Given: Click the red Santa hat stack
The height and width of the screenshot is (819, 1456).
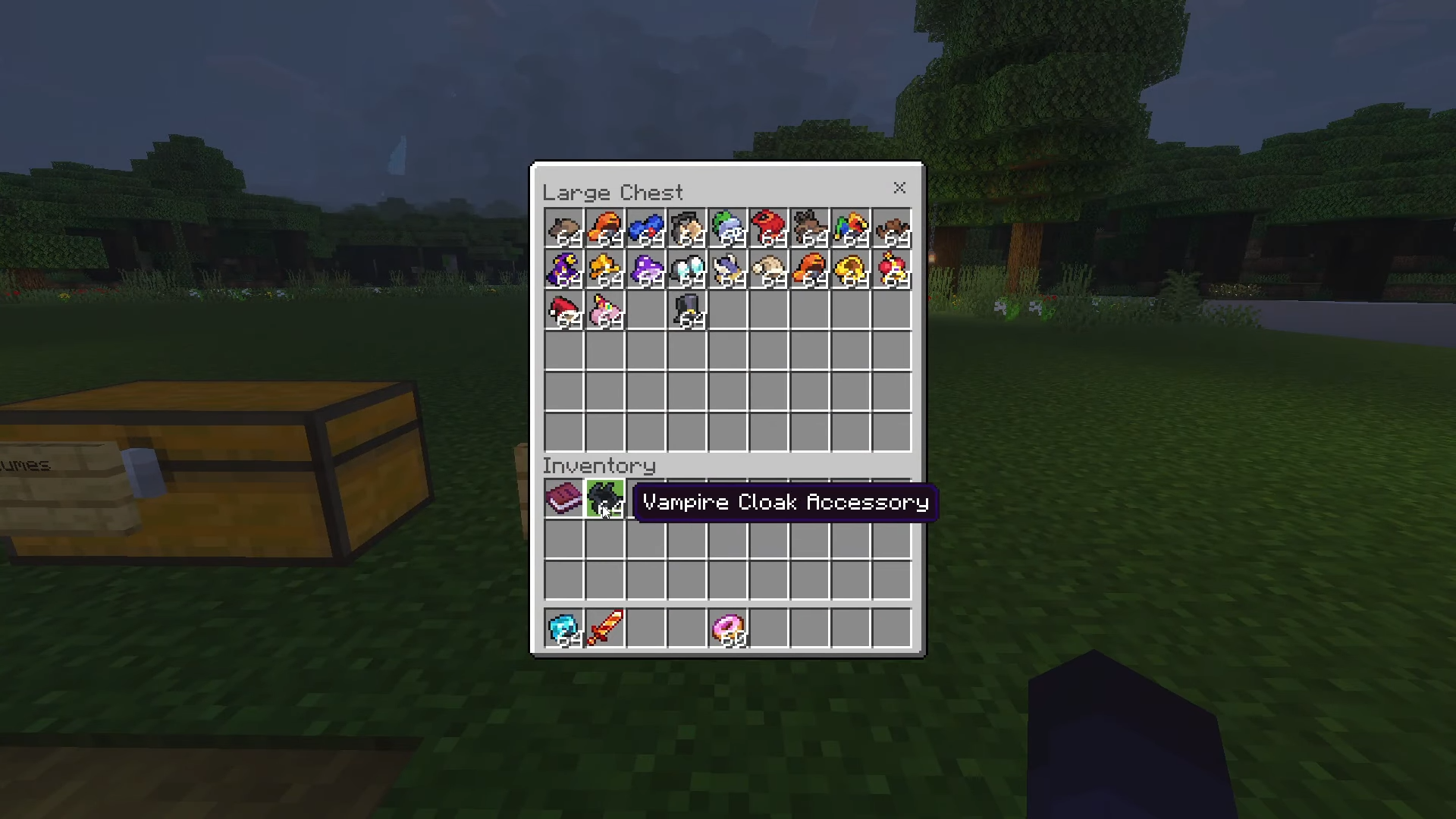Looking at the screenshot, I should point(563,310).
